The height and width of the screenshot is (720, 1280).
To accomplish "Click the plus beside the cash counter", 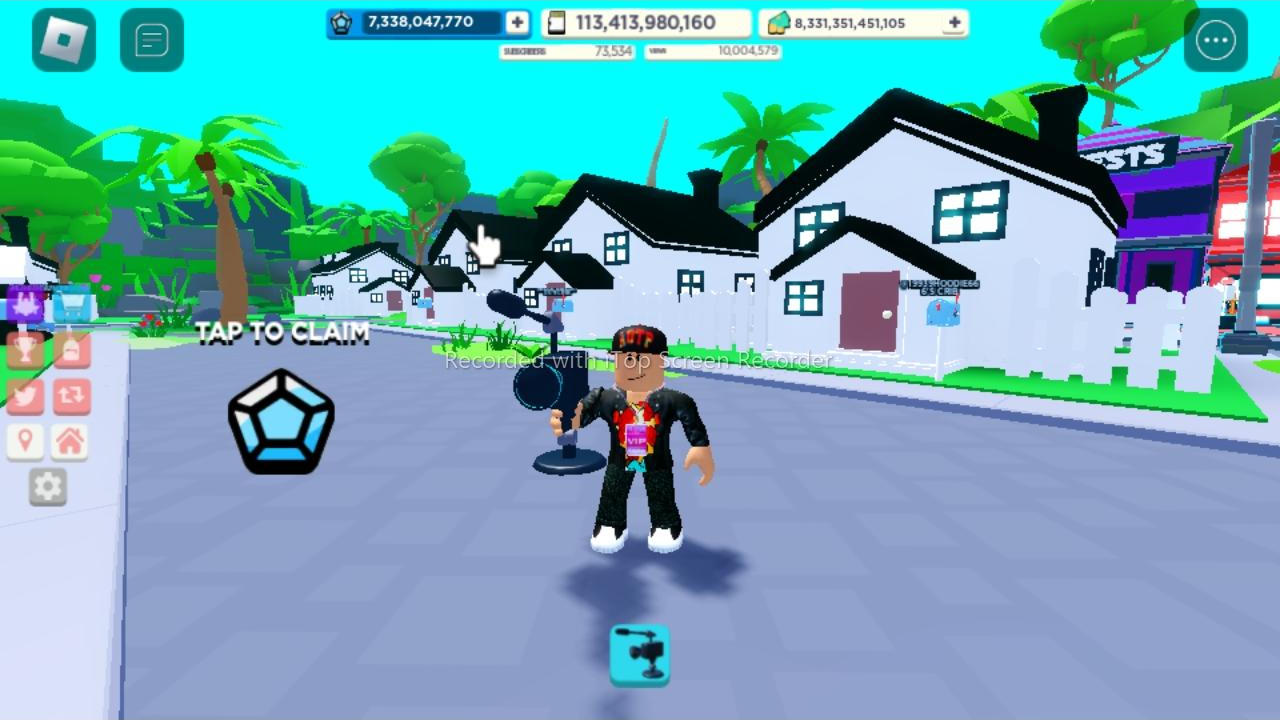I will click(x=953, y=21).
